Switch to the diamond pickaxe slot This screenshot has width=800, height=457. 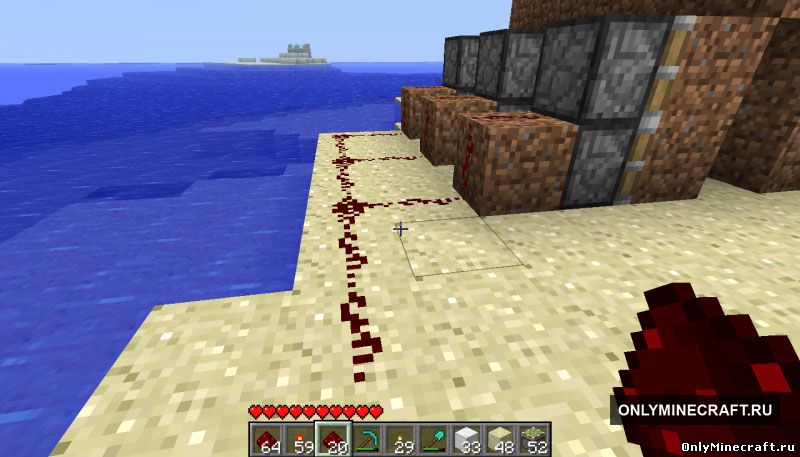[366, 439]
